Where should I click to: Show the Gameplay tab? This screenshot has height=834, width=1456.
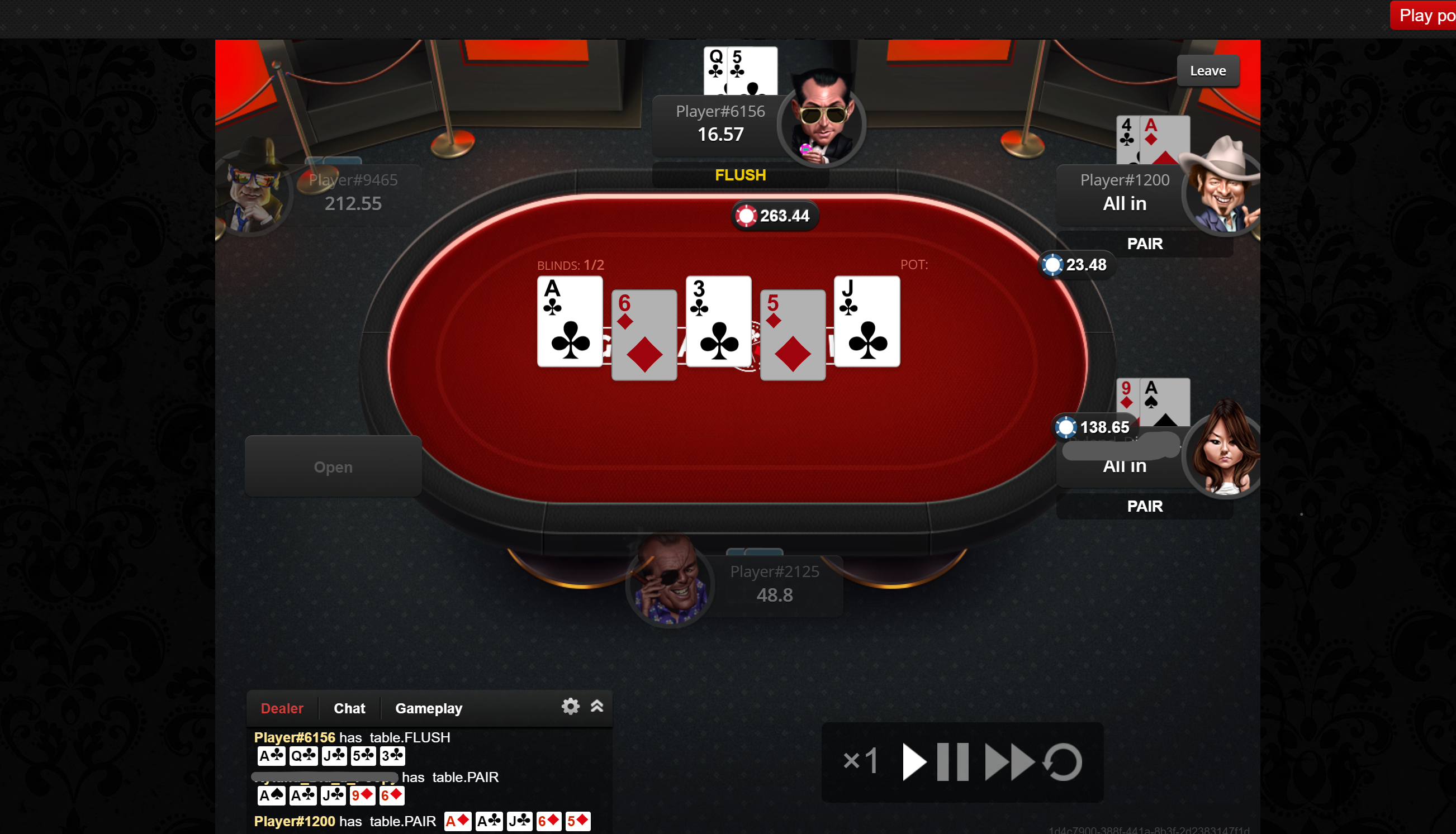pos(428,708)
